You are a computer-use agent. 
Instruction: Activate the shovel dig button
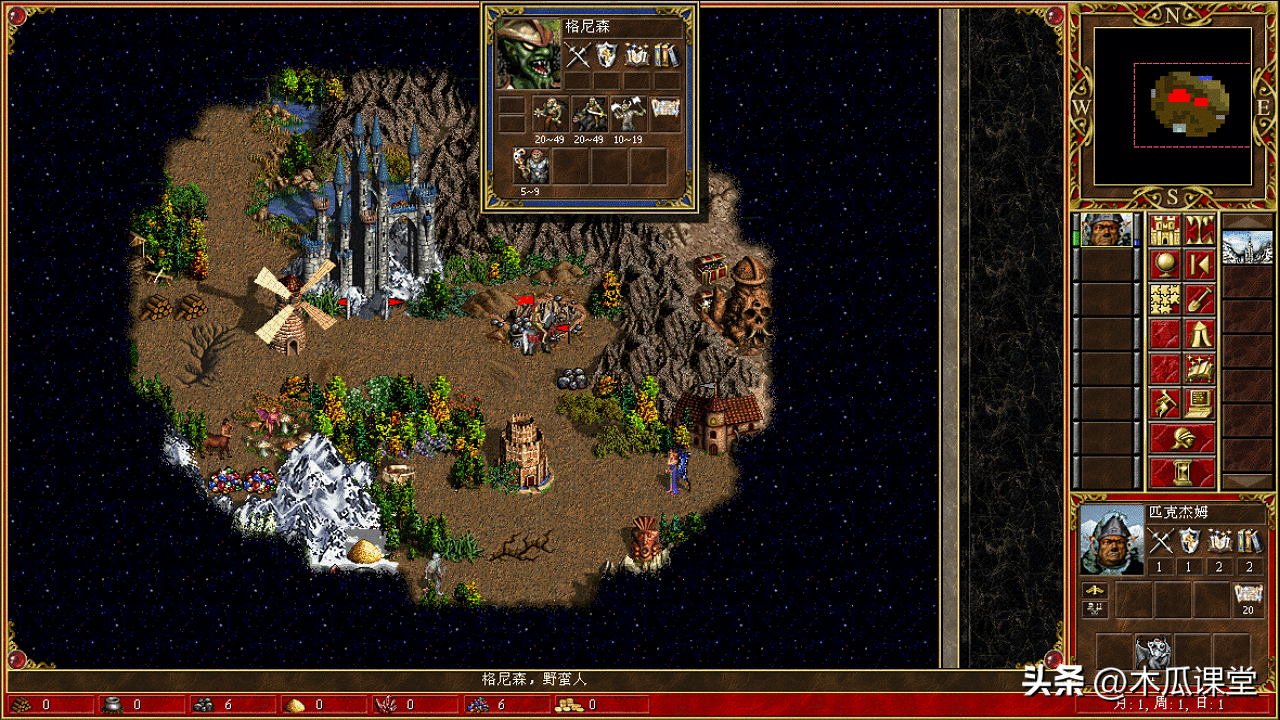pyautogui.click(x=1199, y=299)
